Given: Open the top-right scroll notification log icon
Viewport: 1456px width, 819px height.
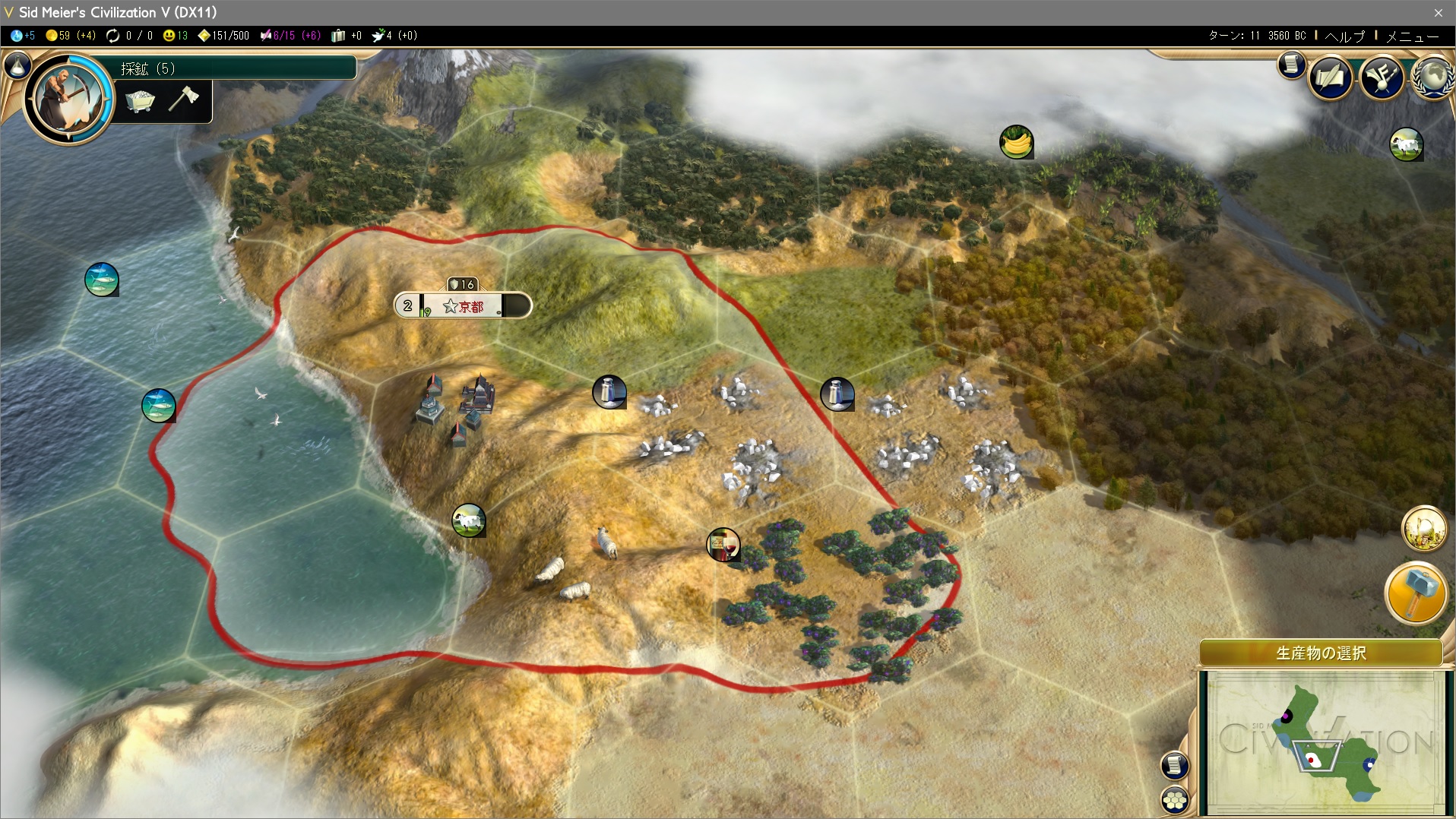Looking at the screenshot, I should tap(1291, 65).
